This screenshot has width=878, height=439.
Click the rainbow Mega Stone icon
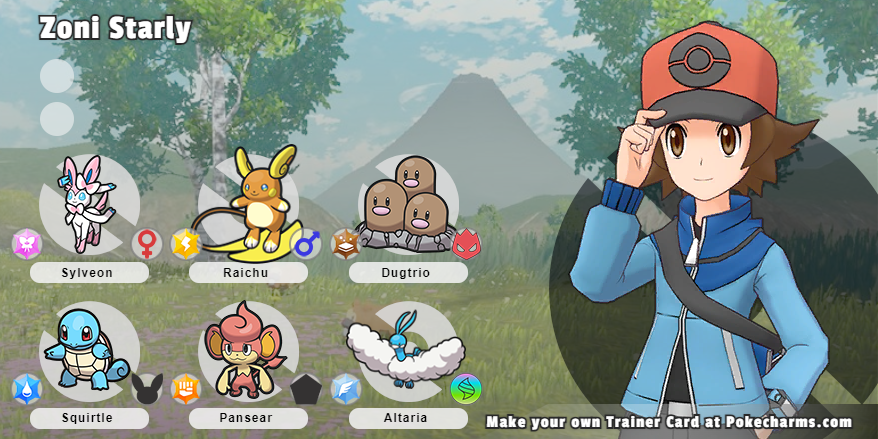pos(465,389)
